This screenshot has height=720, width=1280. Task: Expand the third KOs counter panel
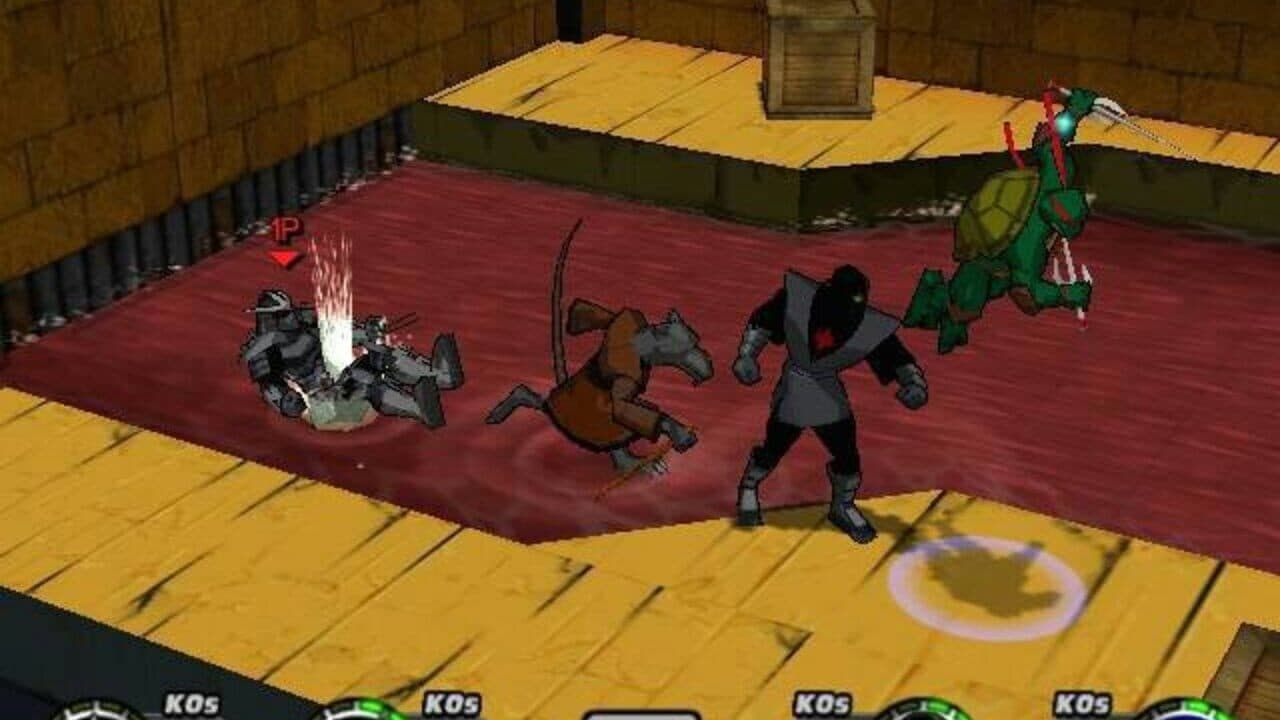pos(822,705)
